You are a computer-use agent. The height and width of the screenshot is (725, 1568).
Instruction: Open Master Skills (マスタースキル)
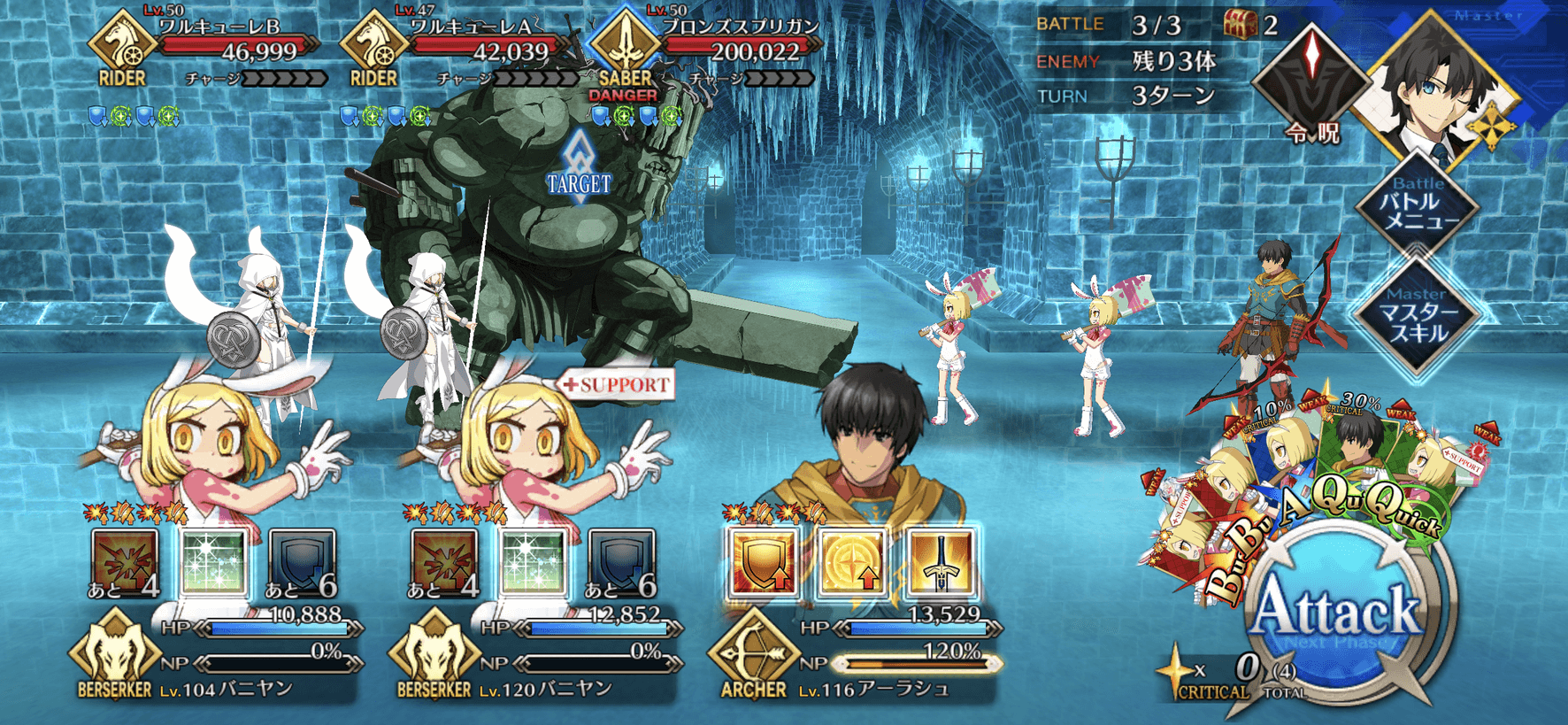(x=1418, y=317)
